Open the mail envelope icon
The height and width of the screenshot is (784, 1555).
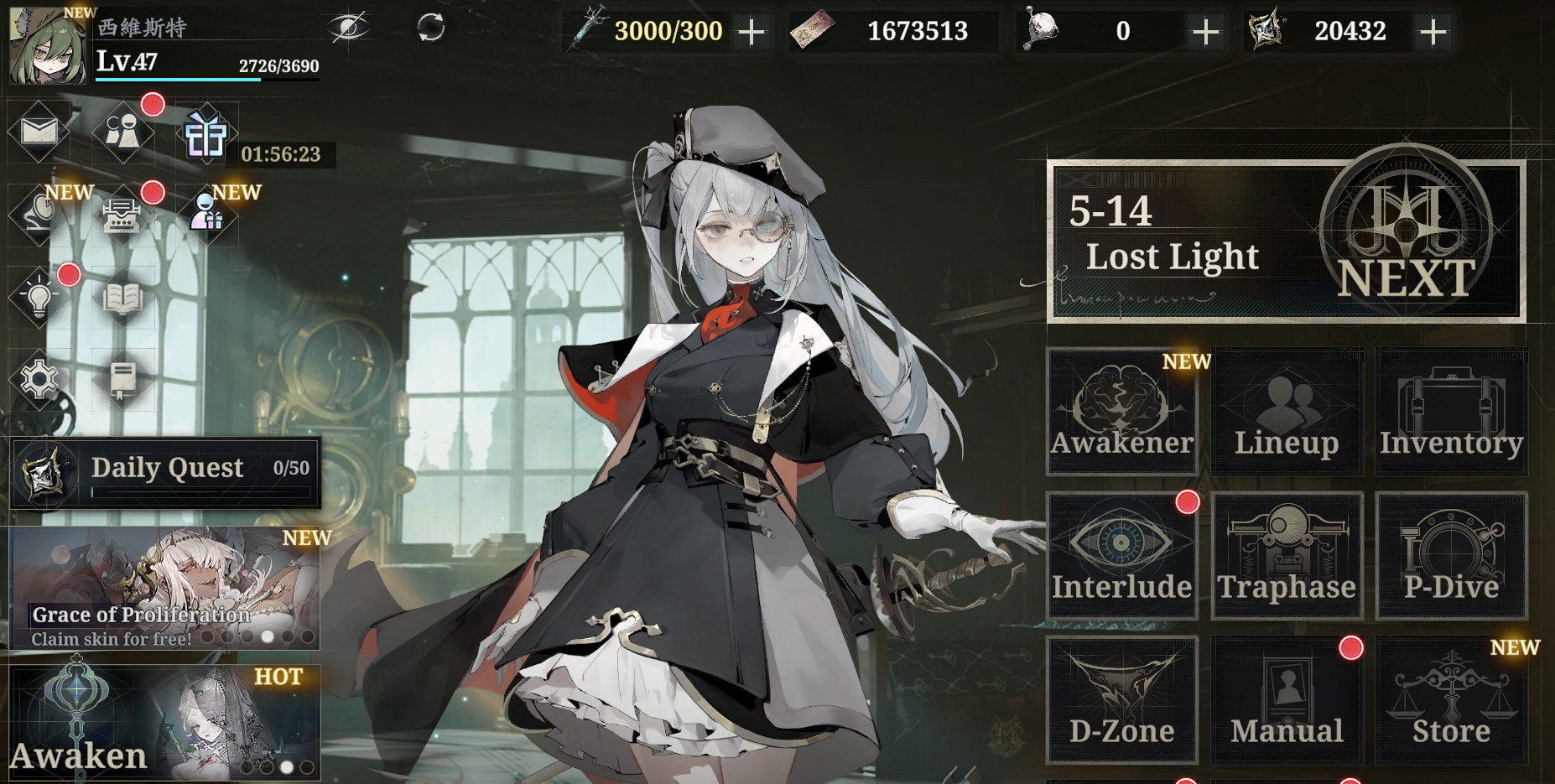pos(39,131)
